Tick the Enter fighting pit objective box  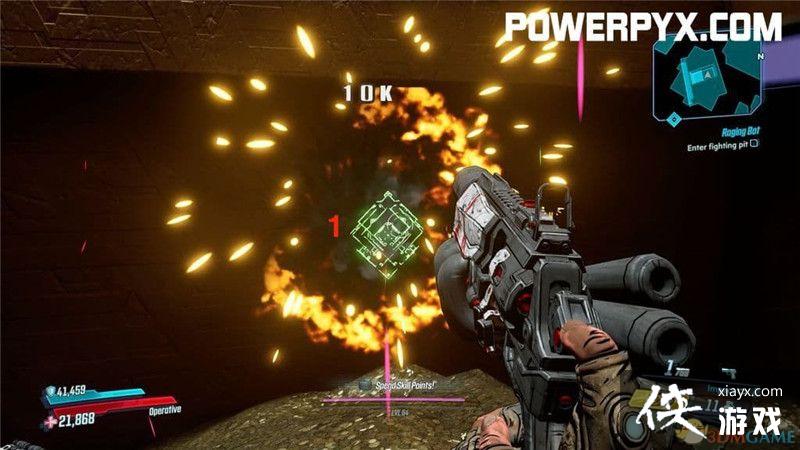(754, 144)
